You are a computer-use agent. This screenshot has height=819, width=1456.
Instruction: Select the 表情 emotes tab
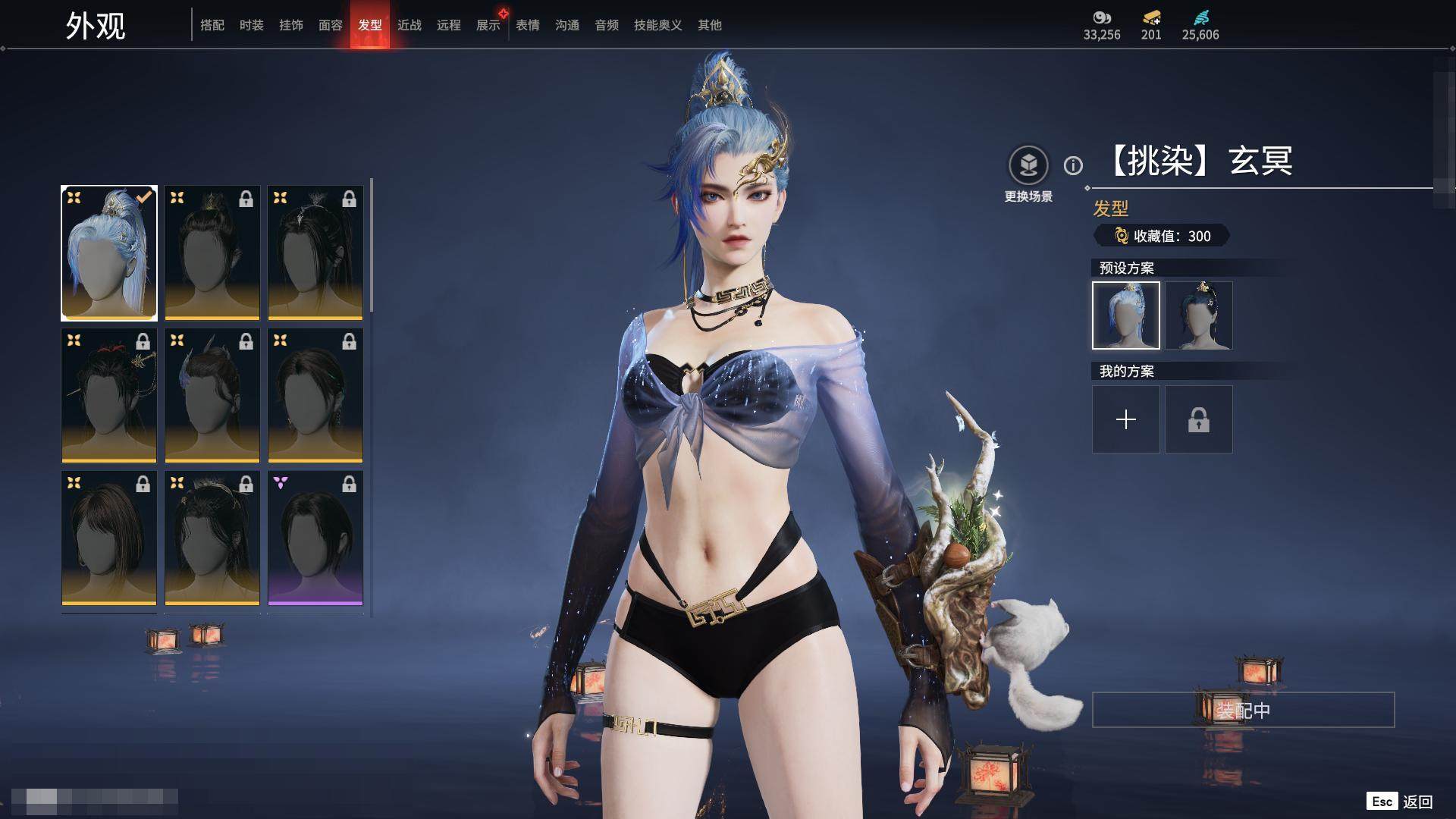[528, 25]
